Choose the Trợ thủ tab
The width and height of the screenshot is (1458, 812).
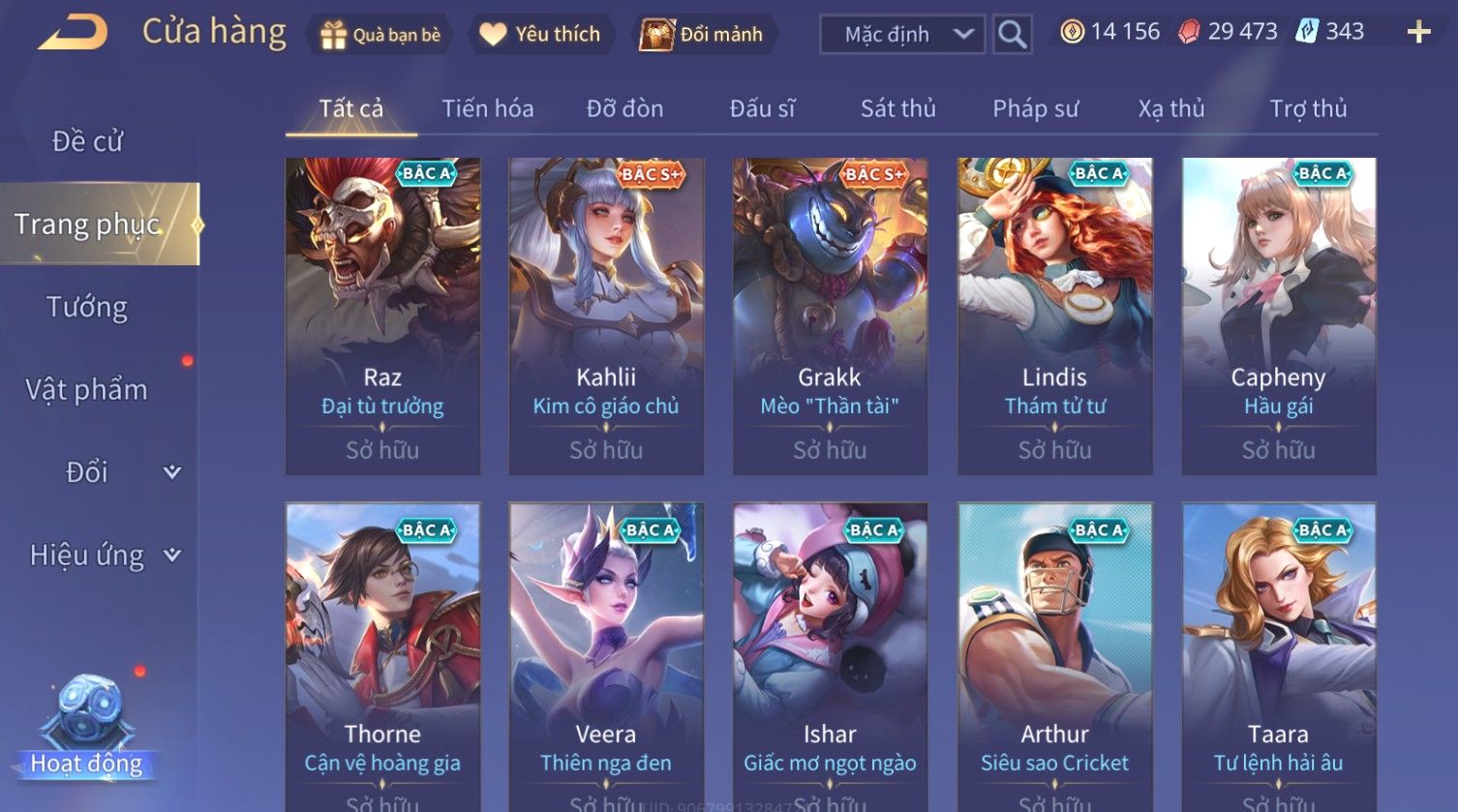(1308, 108)
